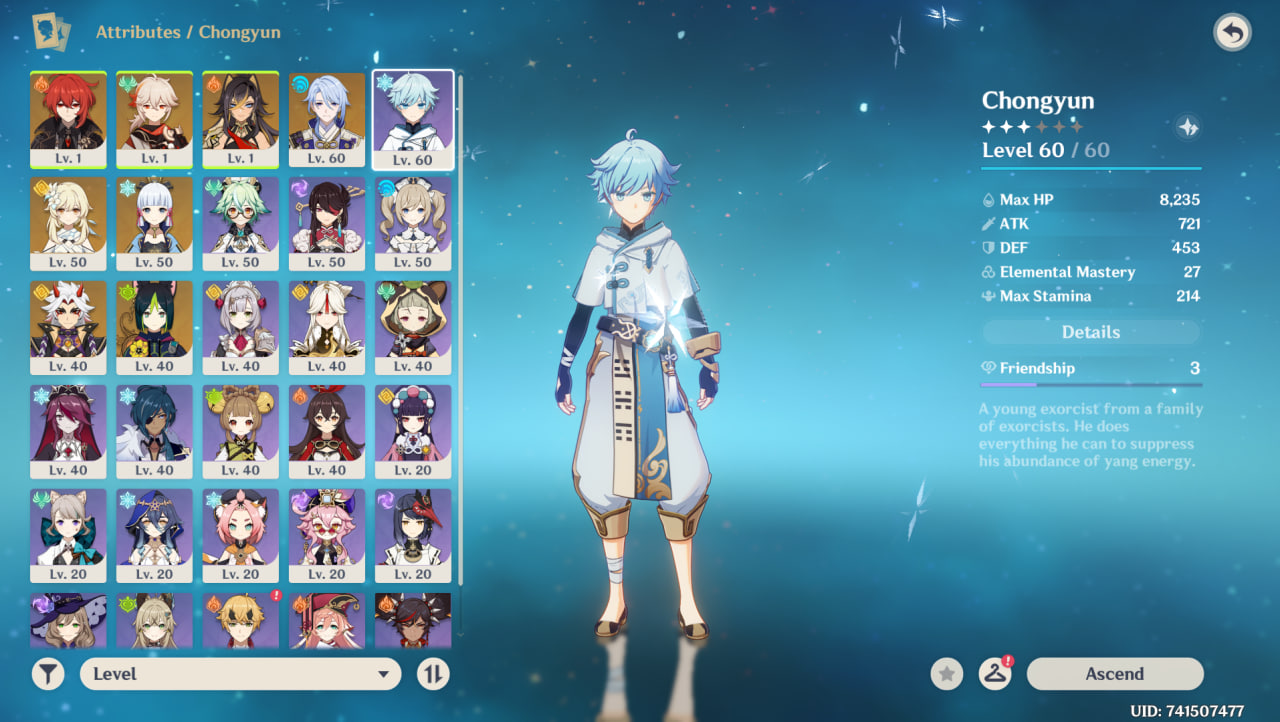
Task: Open the character filter funnel
Action: tap(48, 674)
